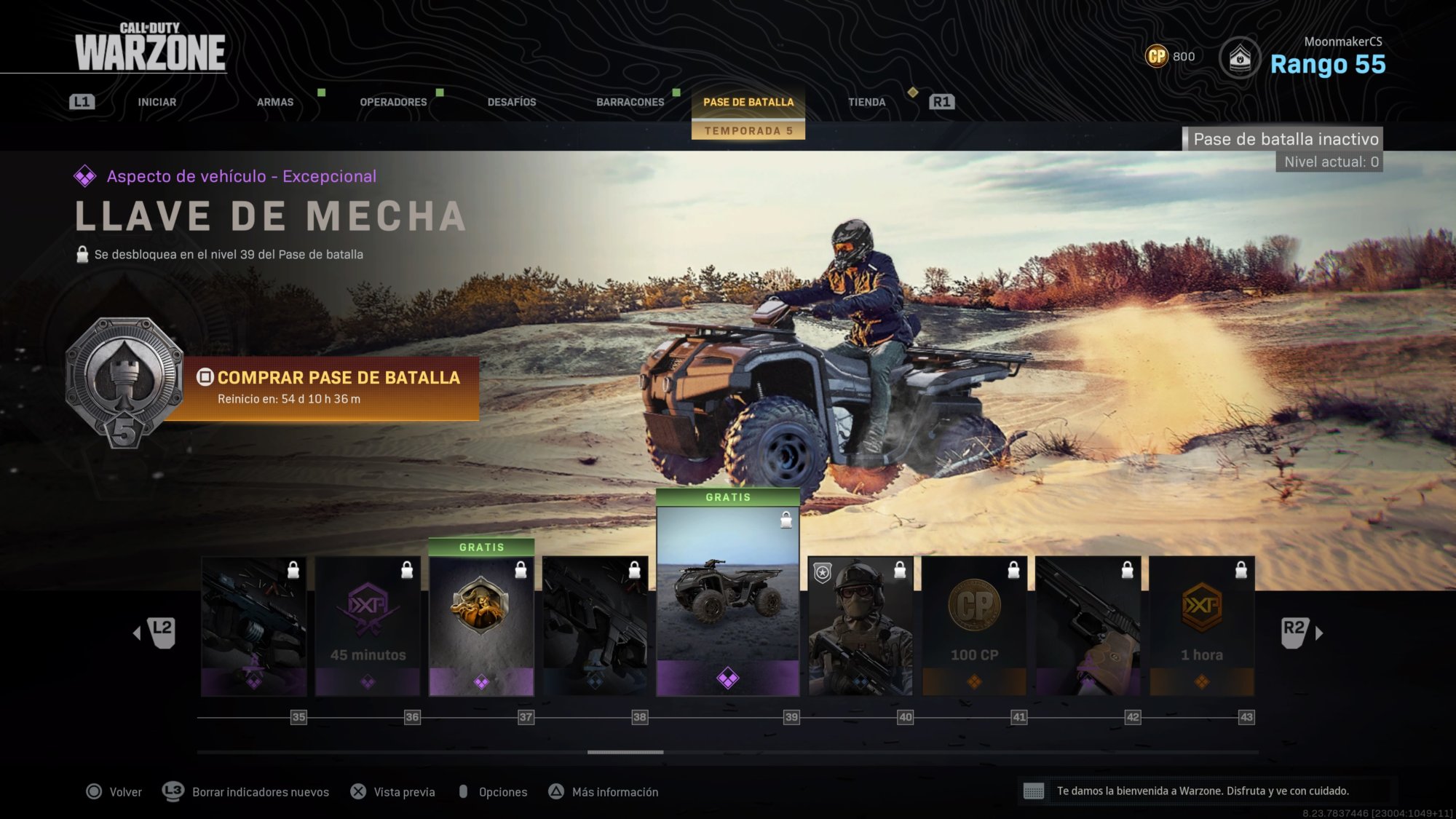The height and width of the screenshot is (819, 1456).
Task: Visit the Tienda tab
Action: (x=866, y=102)
